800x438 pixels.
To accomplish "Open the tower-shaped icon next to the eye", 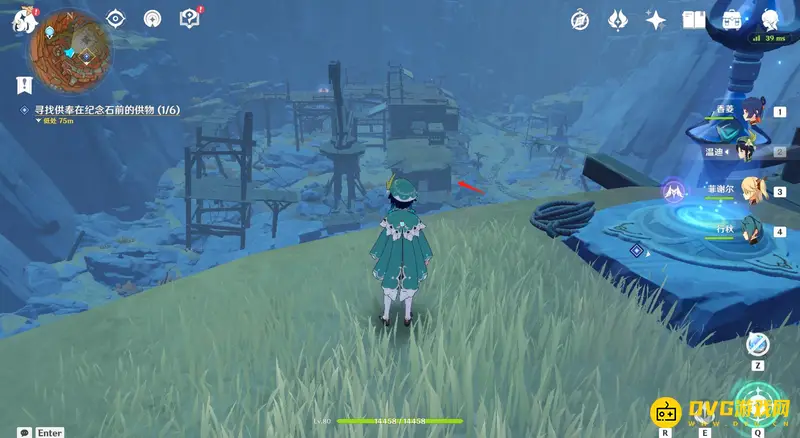I will [152, 19].
